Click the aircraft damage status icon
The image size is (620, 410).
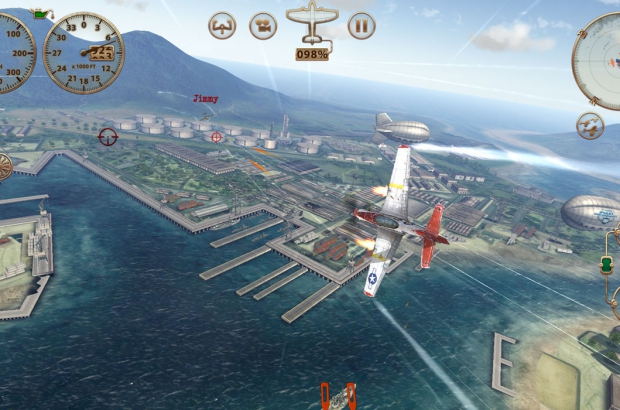point(312,24)
